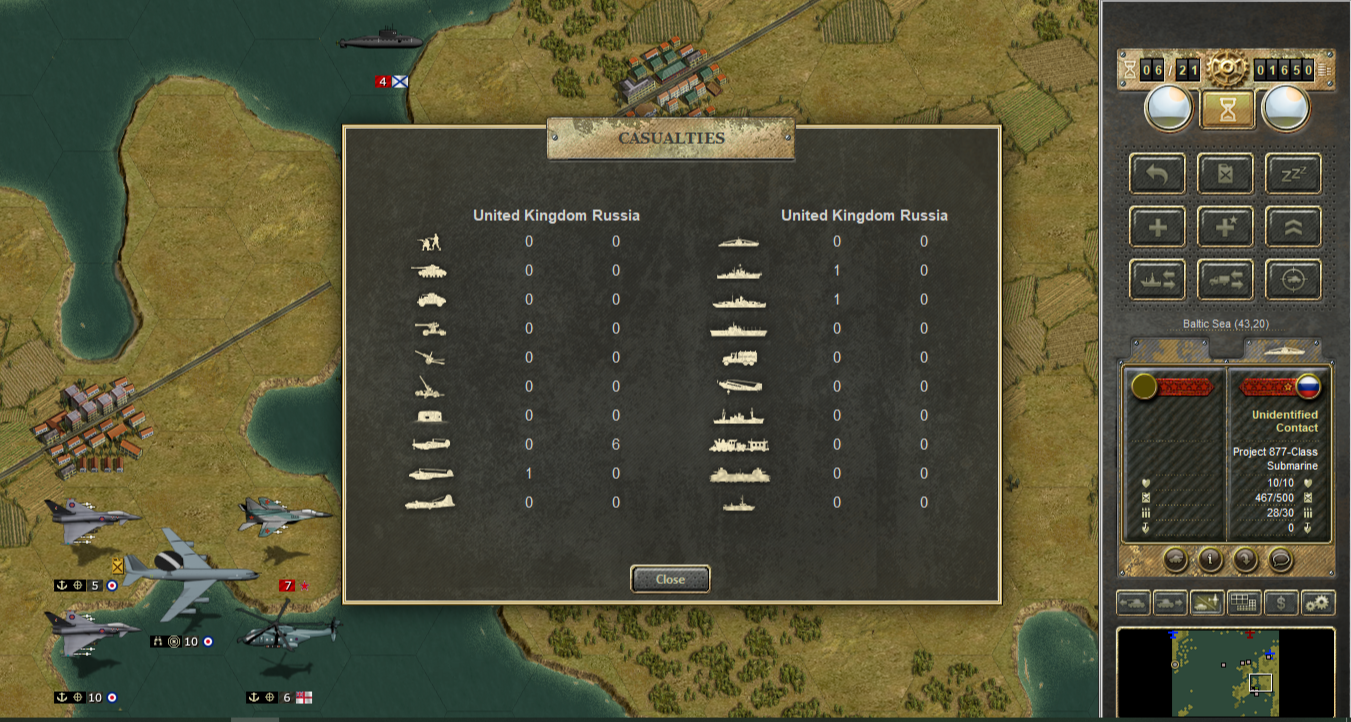Toggle truck transport mount button

click(1225, 280)
